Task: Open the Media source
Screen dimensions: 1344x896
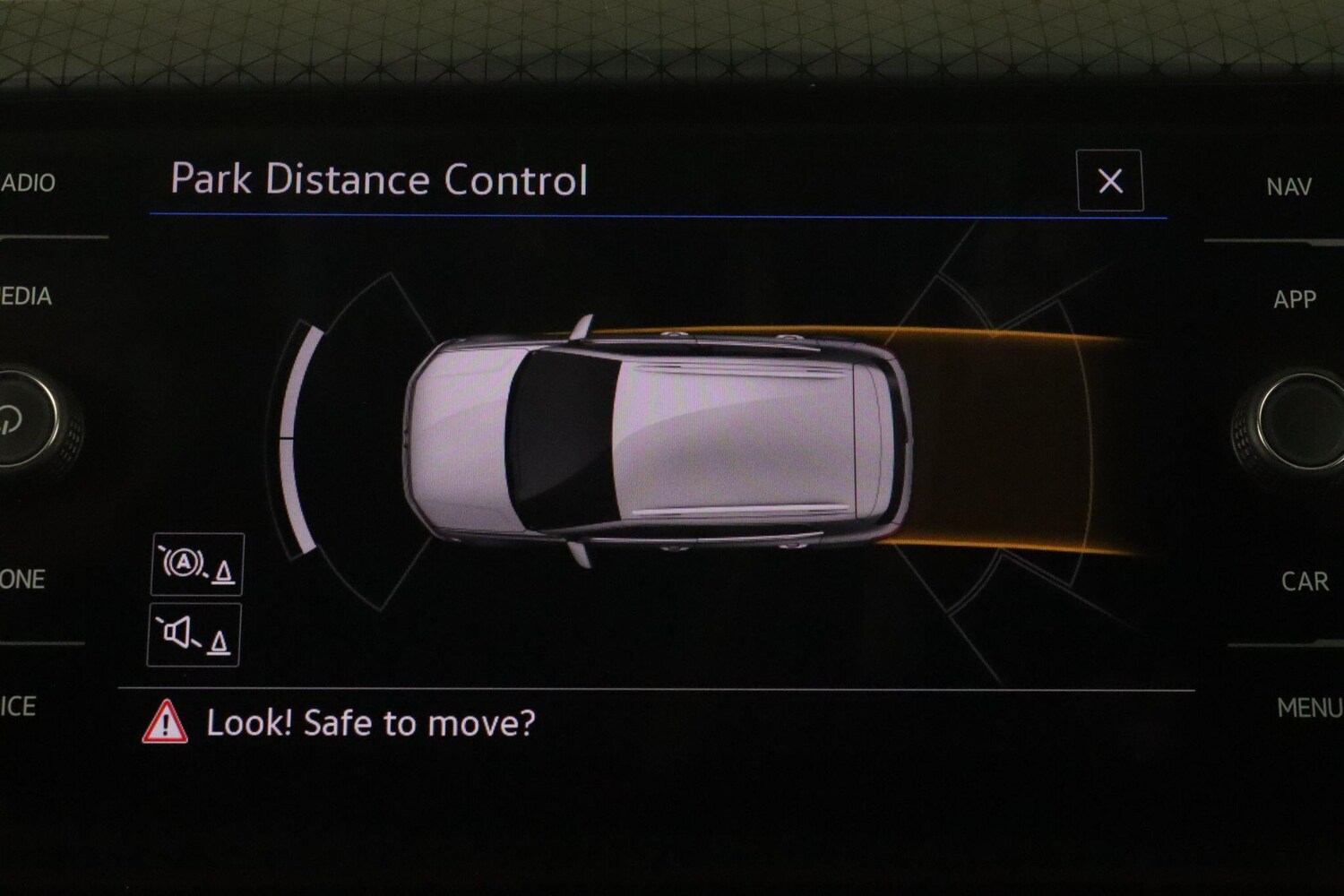Action: point(27,297)
